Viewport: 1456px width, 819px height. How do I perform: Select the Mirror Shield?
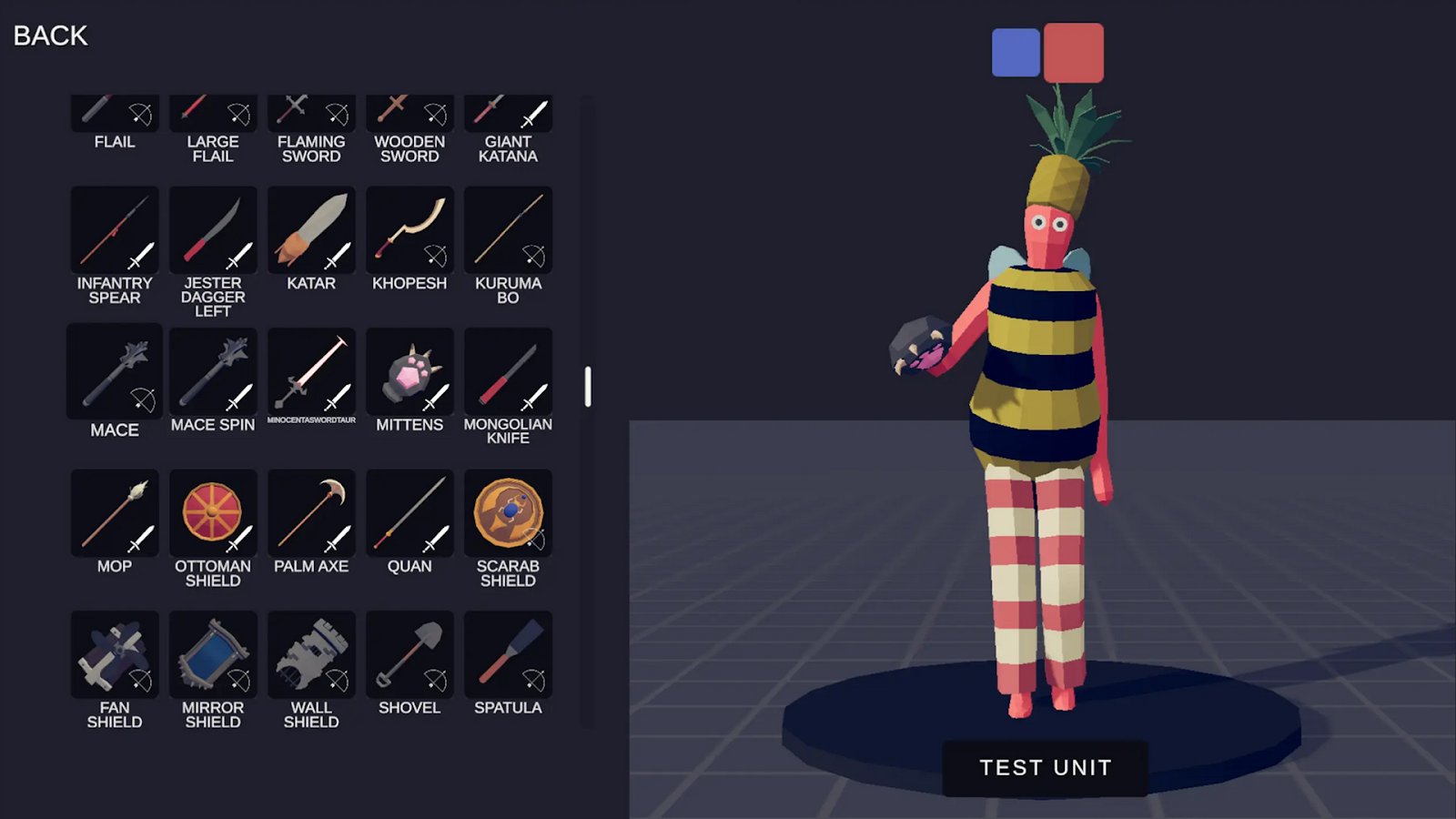coord(212,653)
